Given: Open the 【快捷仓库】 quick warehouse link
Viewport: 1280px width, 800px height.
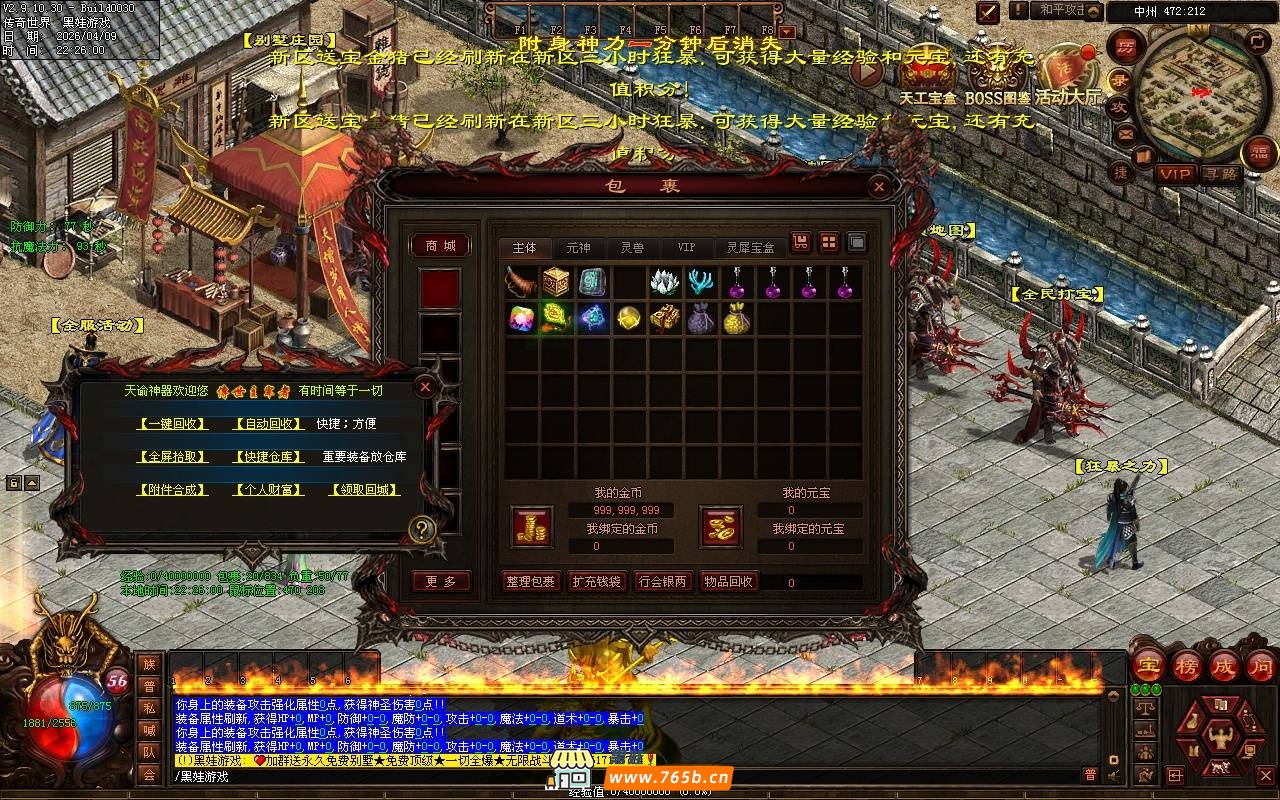Looking at the screenshot, I should (267, 457).
